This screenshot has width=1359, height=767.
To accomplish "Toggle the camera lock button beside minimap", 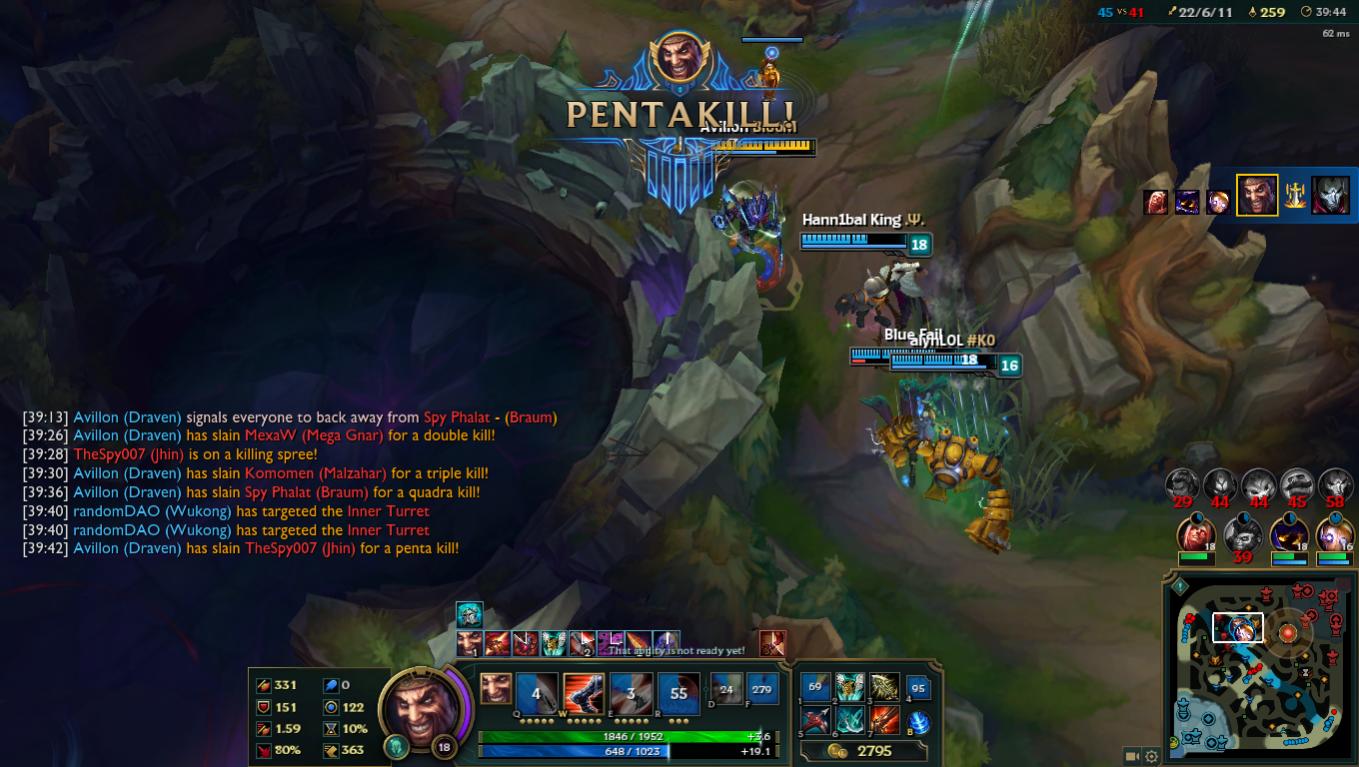I will coord(1132,757).
